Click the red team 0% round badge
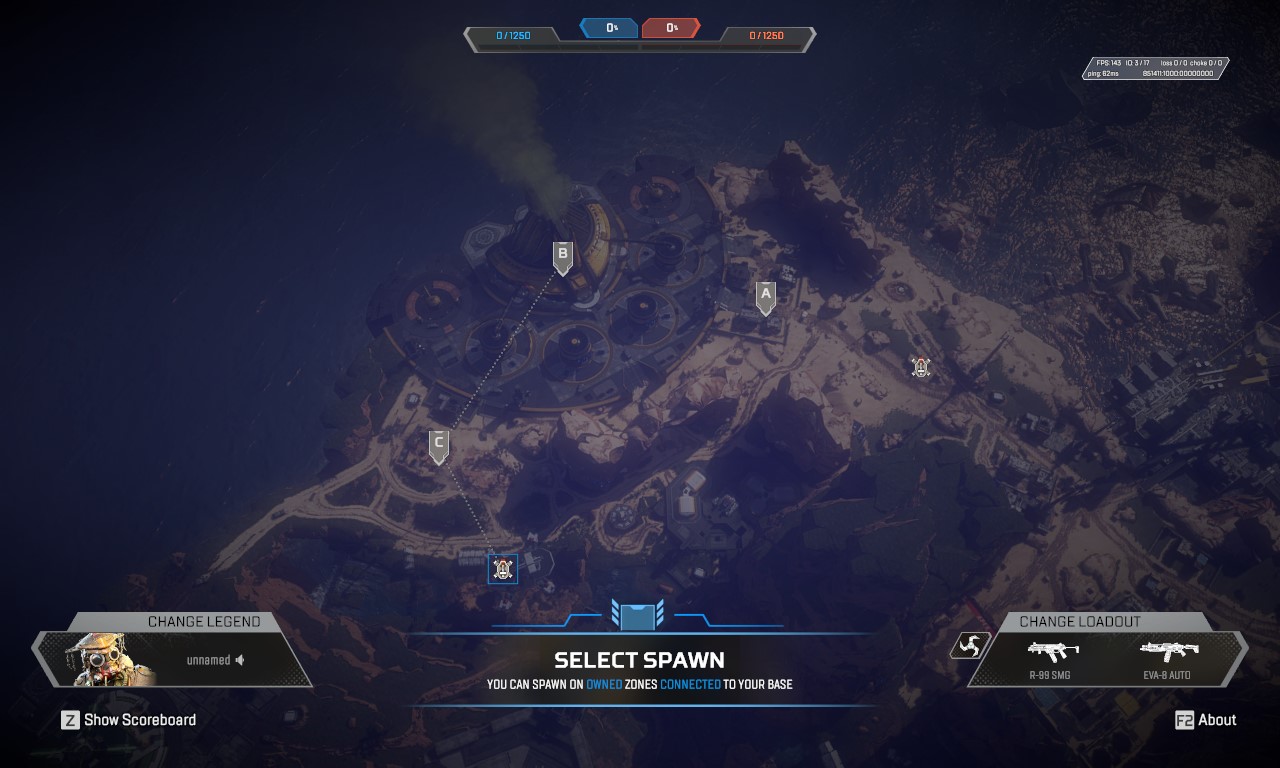1280x768 pixels. click(671, 28)
